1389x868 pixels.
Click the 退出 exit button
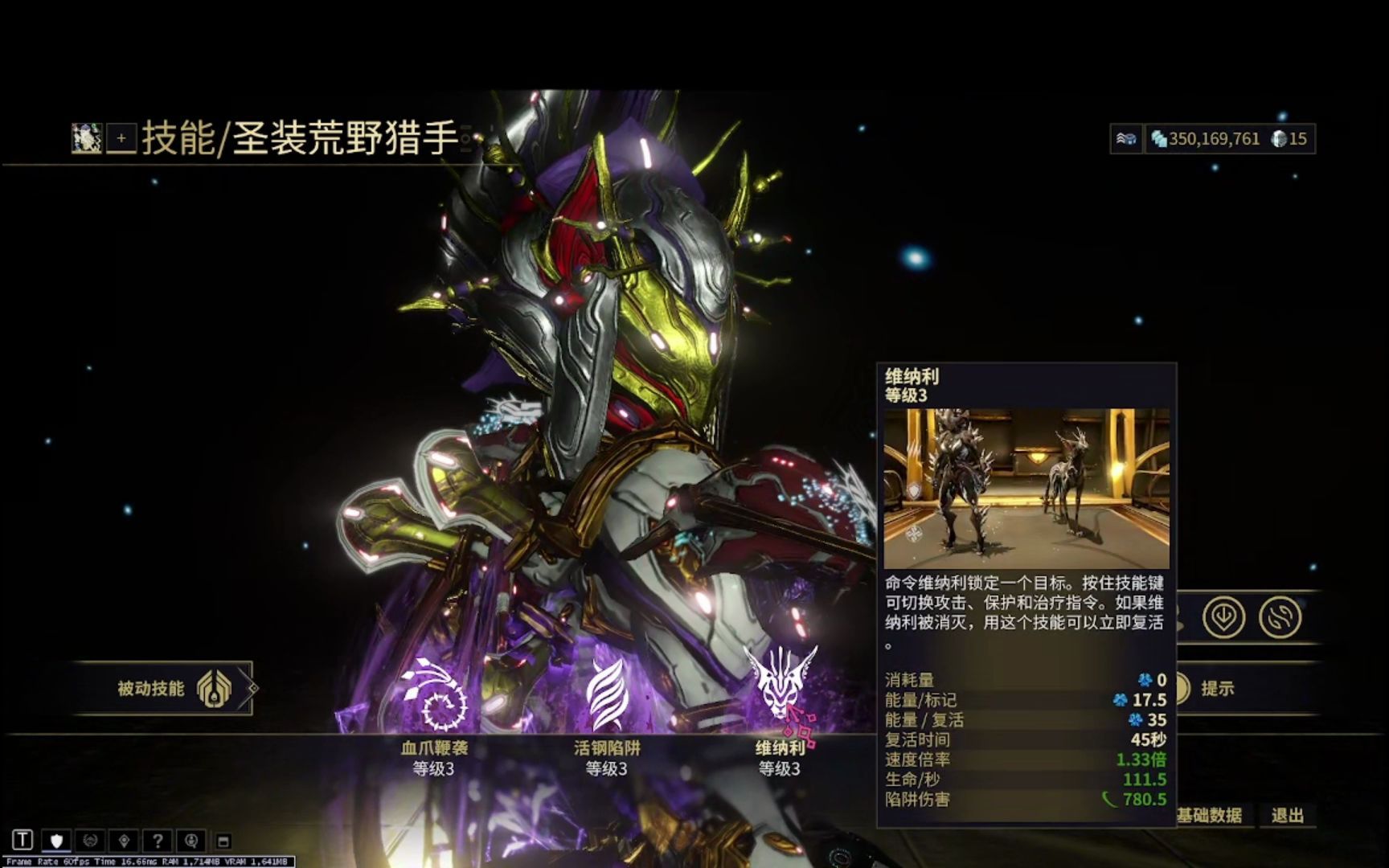1287,816
